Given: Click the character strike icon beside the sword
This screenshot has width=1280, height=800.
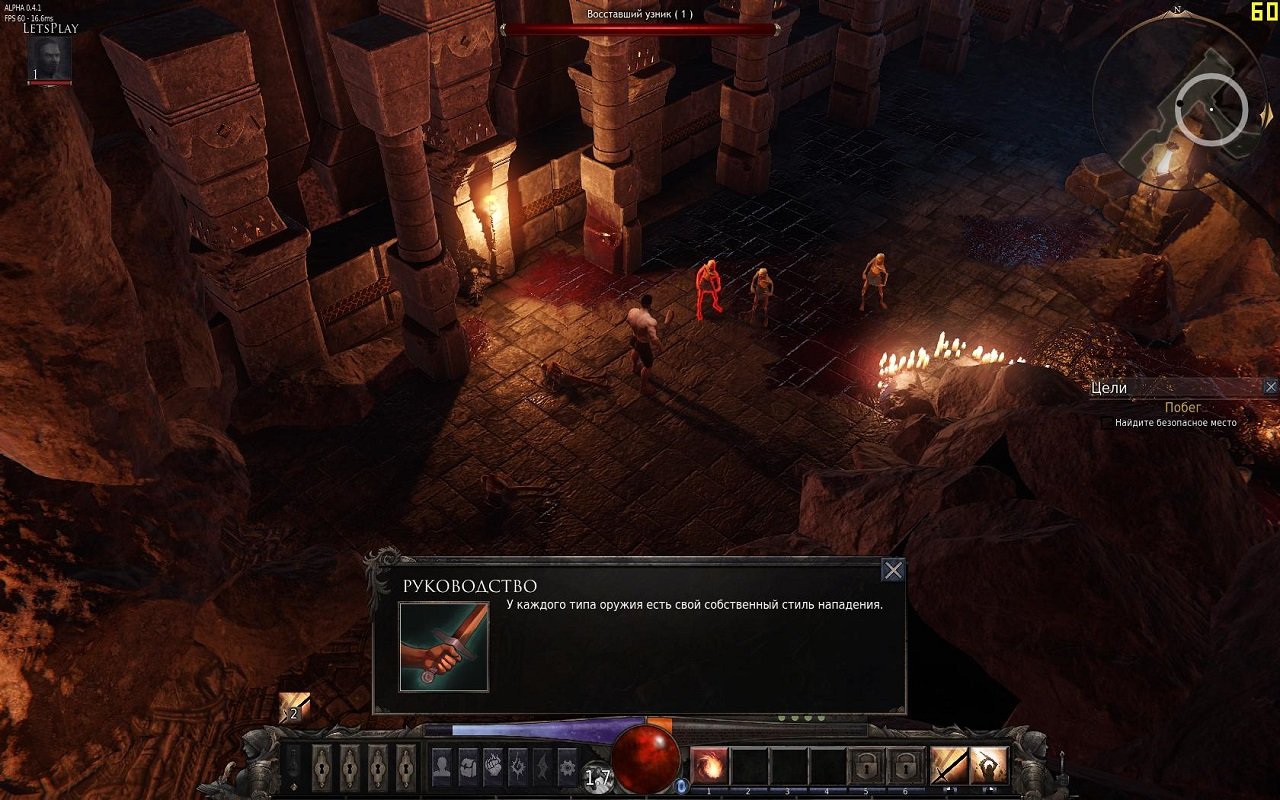Looking at the screenshot, I should pyautogui.click(x=988, y=764).
